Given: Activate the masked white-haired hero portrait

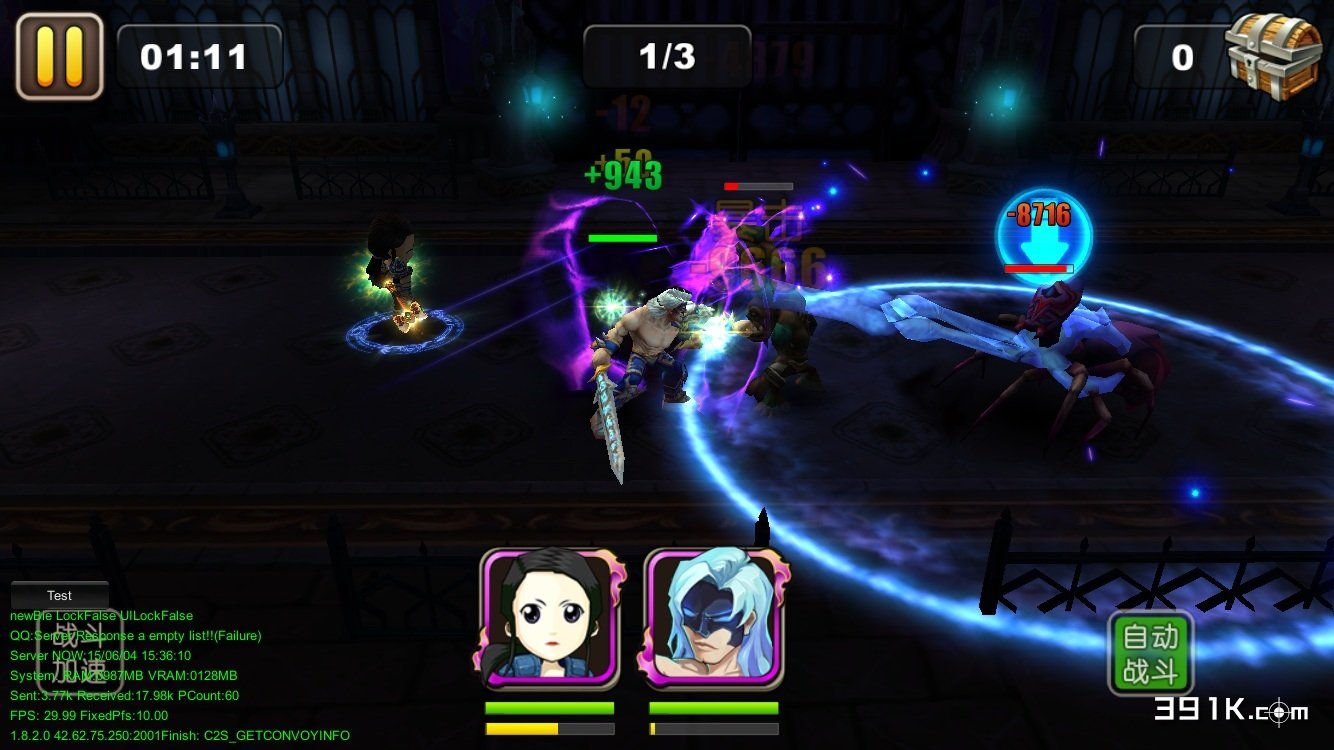Looking at the screenshot, I should coord(714,620).
